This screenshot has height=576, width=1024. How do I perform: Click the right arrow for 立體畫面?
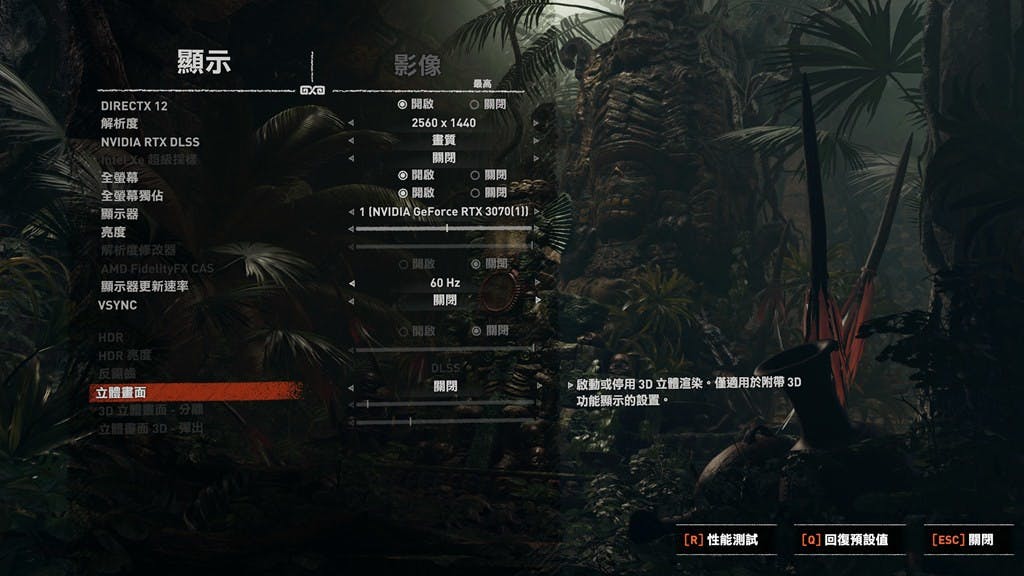(x=537, y=386)
